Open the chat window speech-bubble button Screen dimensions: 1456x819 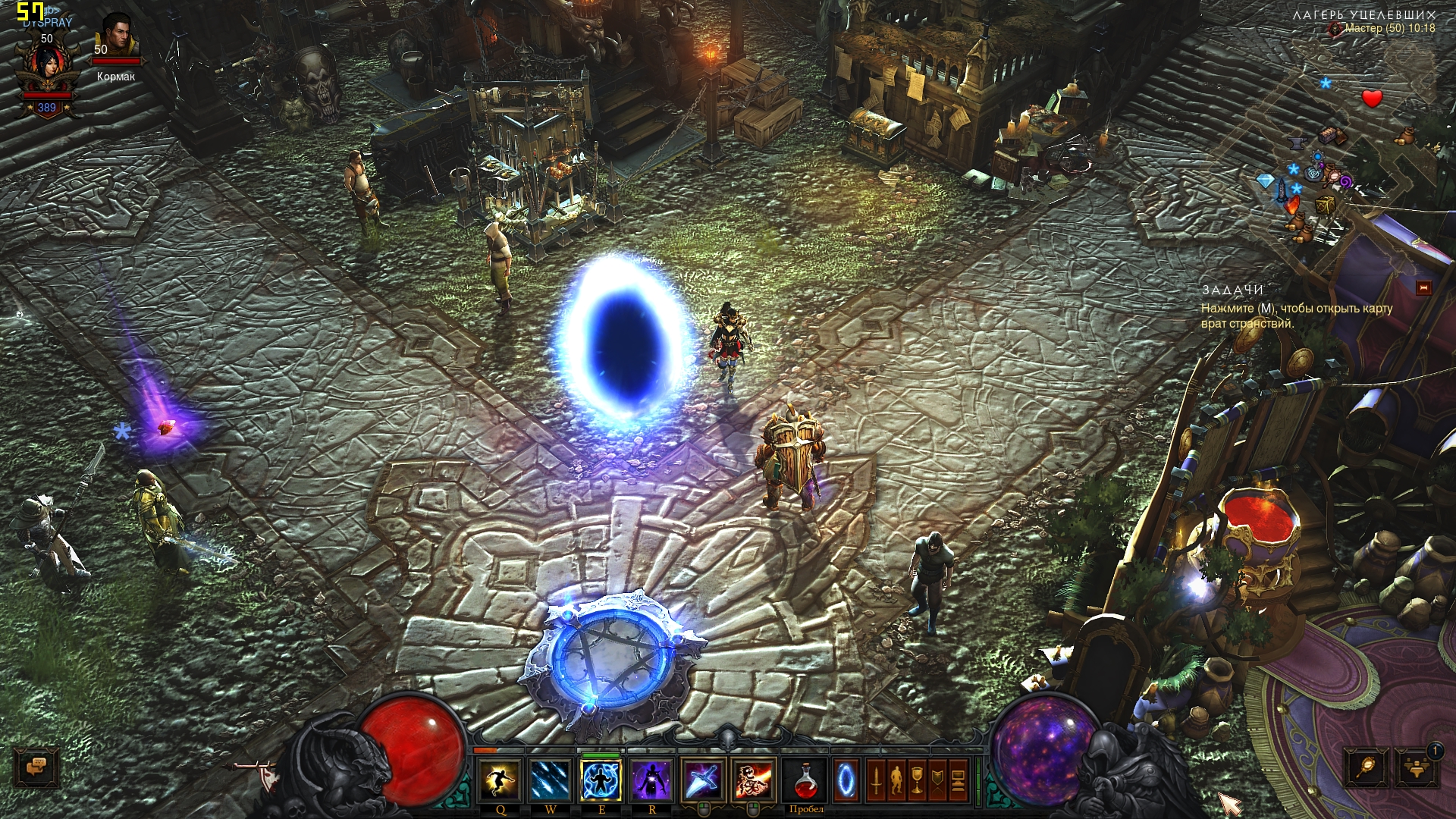[36, 767]
